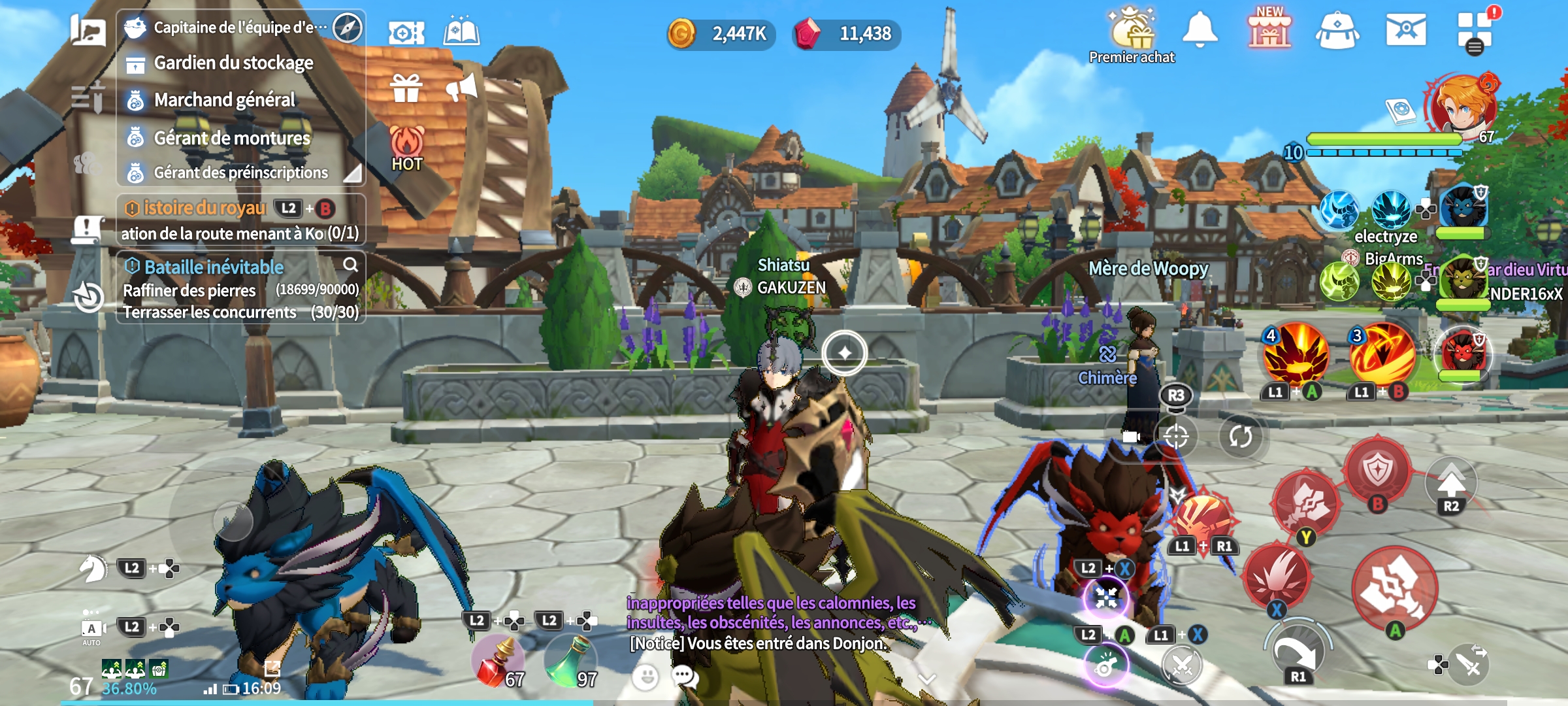Viewport: 1568px width, 706px height.
Task: Open the emoji emote button
Action: [x=645, y=677]
